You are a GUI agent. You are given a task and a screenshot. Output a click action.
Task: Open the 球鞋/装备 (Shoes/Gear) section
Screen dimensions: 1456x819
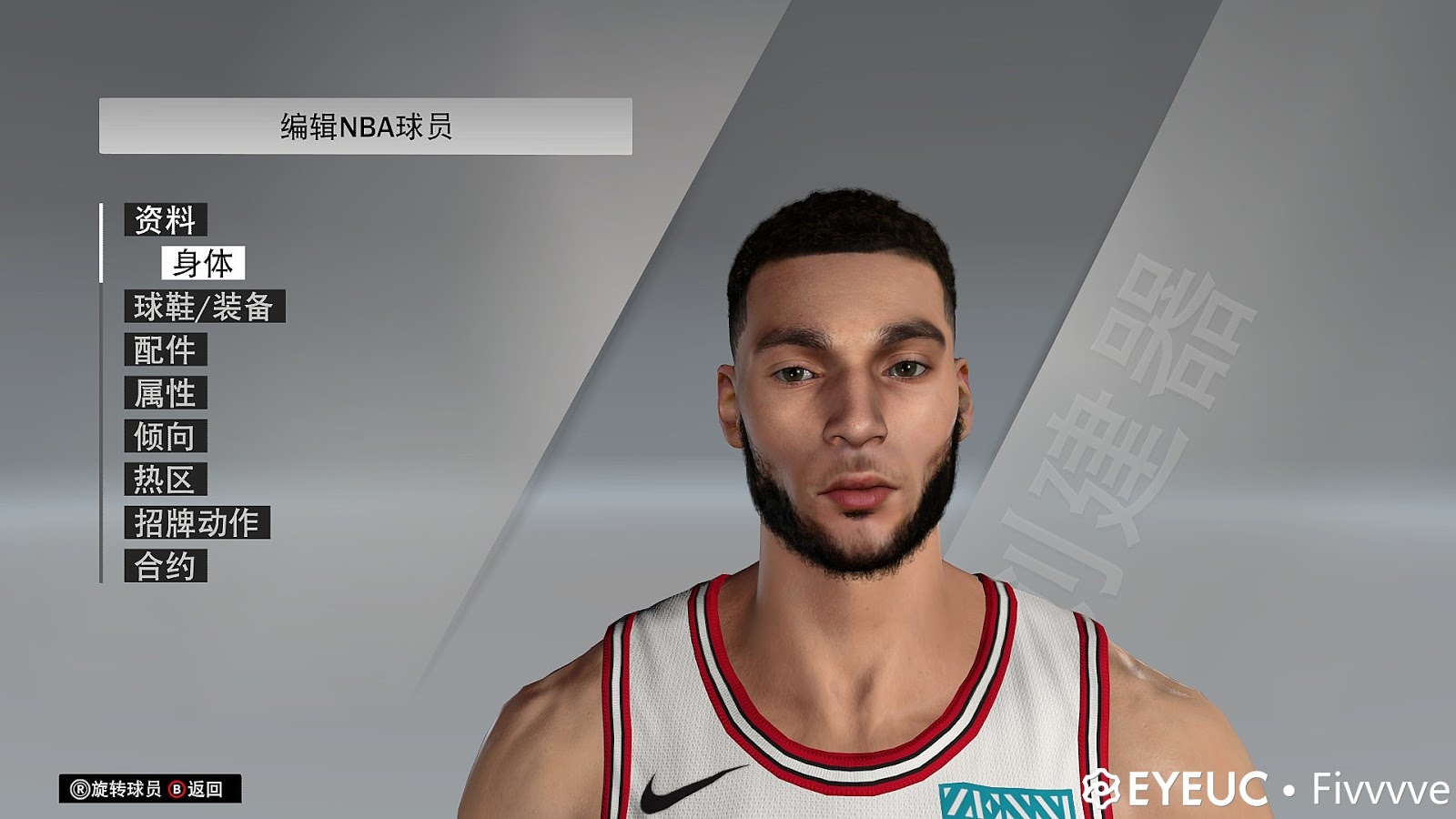click(x=206, y=308)
